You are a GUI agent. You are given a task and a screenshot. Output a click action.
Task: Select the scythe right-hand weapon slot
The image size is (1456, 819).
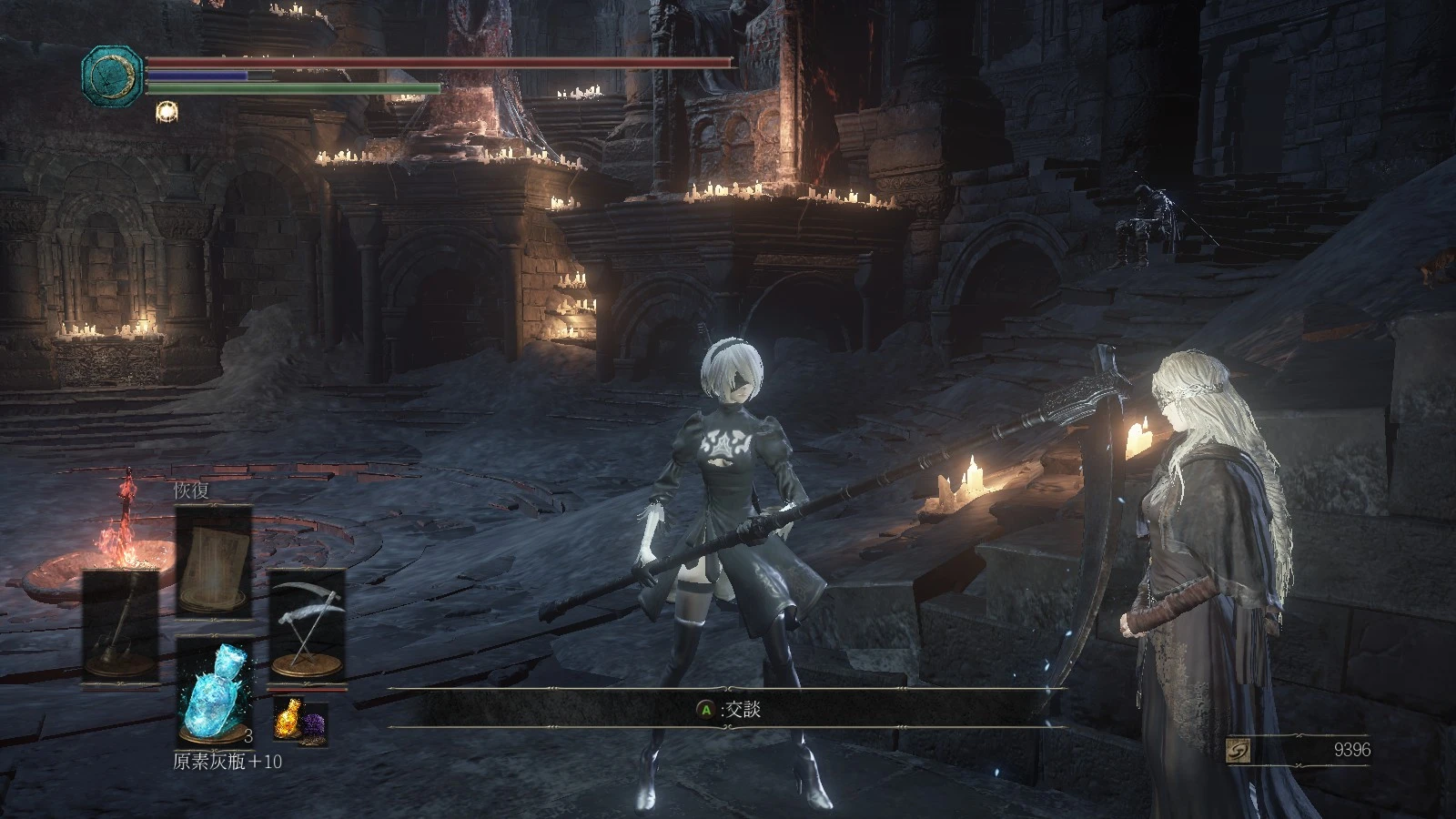(306, 621)
